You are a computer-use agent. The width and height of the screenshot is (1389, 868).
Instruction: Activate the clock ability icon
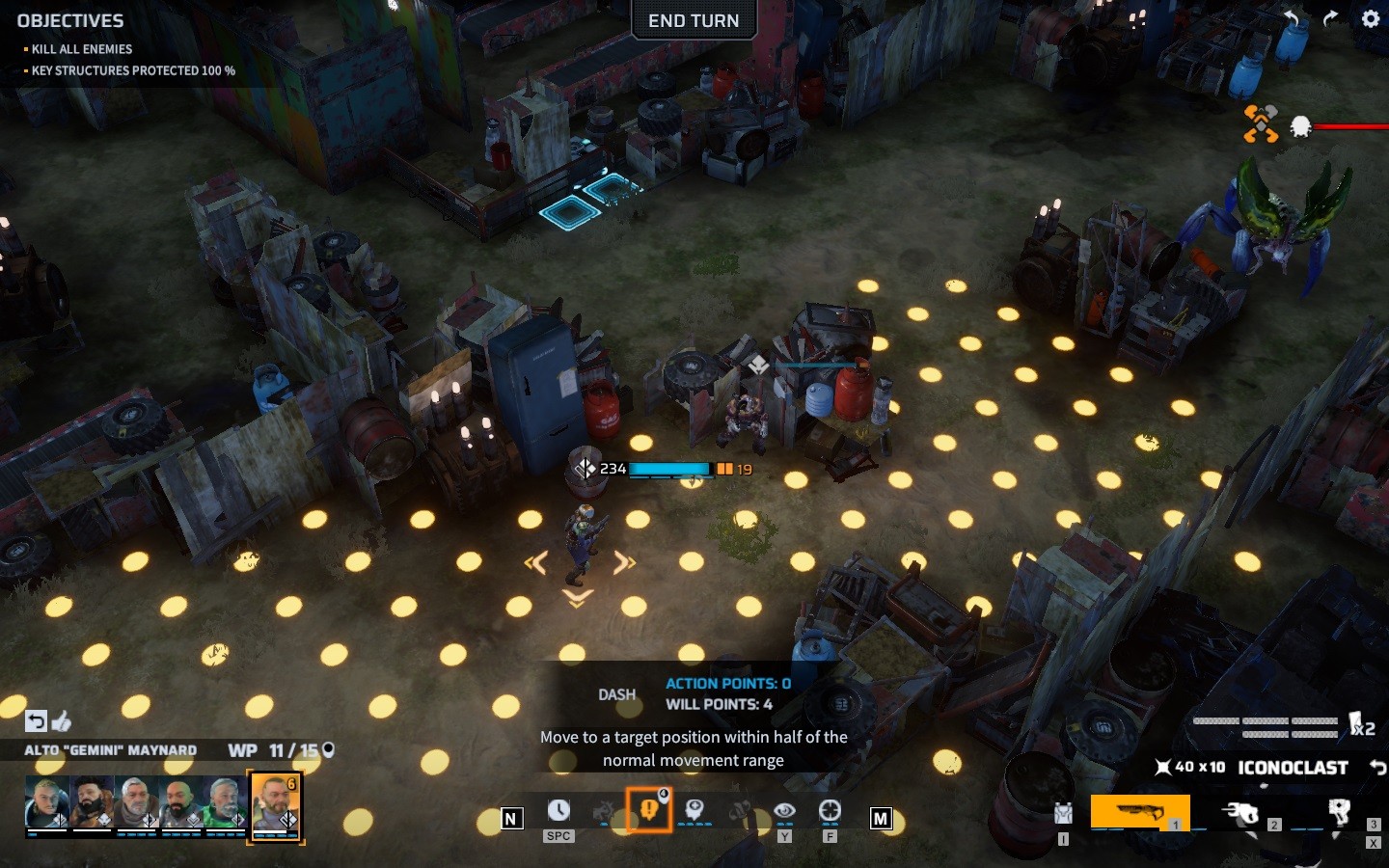point(558,811)
